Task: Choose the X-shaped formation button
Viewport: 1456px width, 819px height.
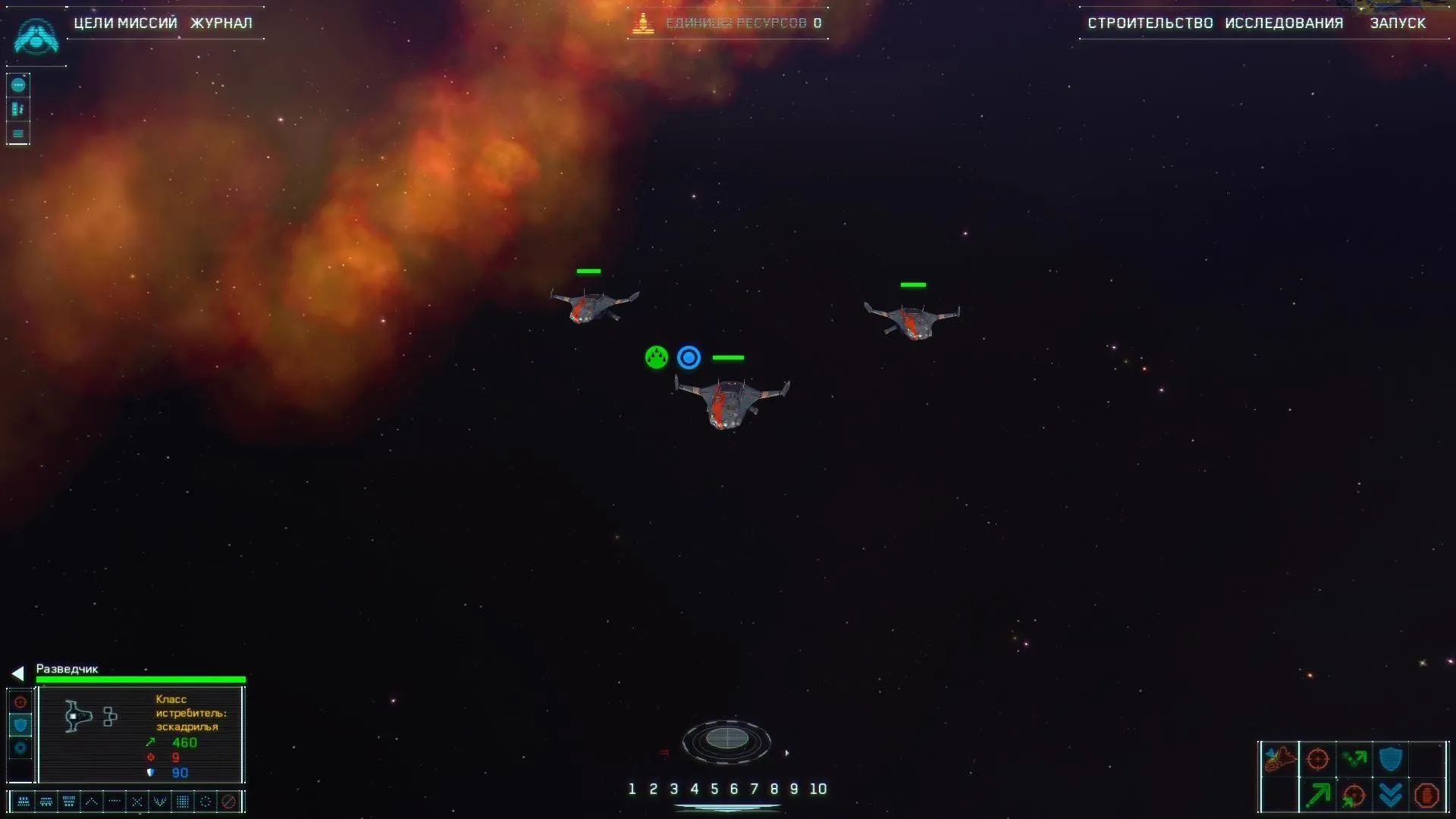Action: click(x=137, y=802)
